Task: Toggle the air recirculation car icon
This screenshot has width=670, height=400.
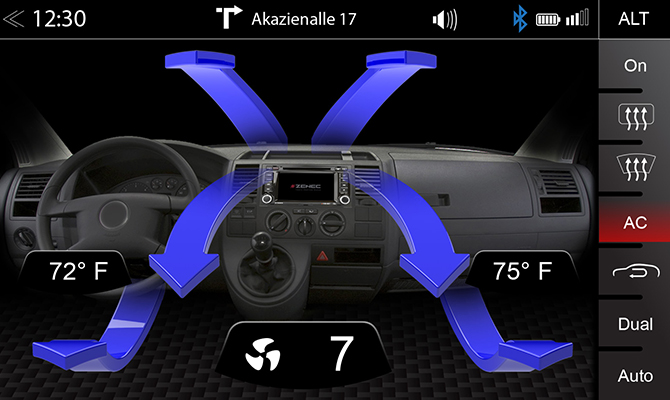Action: (x=634, y=273)
